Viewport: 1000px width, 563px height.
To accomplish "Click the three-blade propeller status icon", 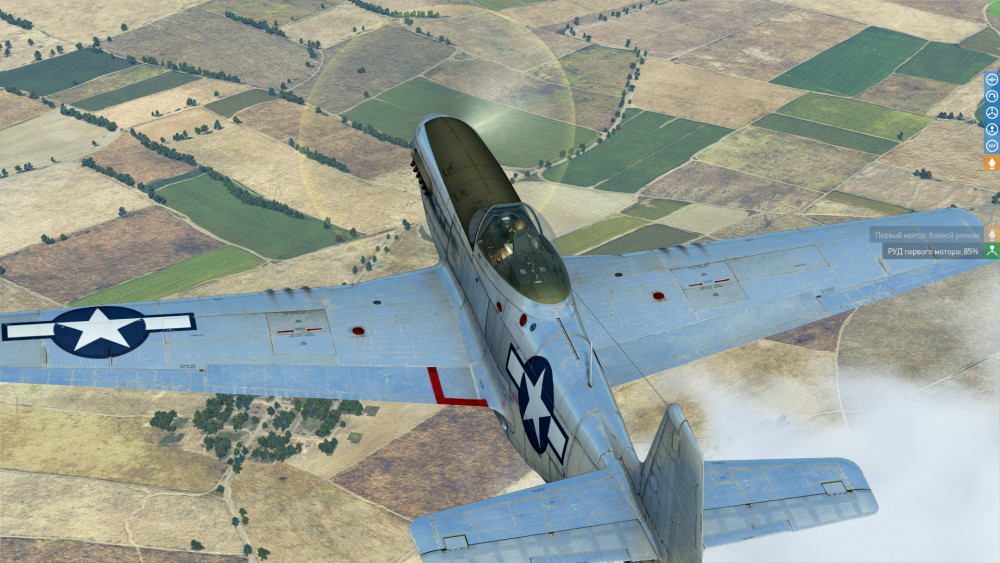I will 992,112.
